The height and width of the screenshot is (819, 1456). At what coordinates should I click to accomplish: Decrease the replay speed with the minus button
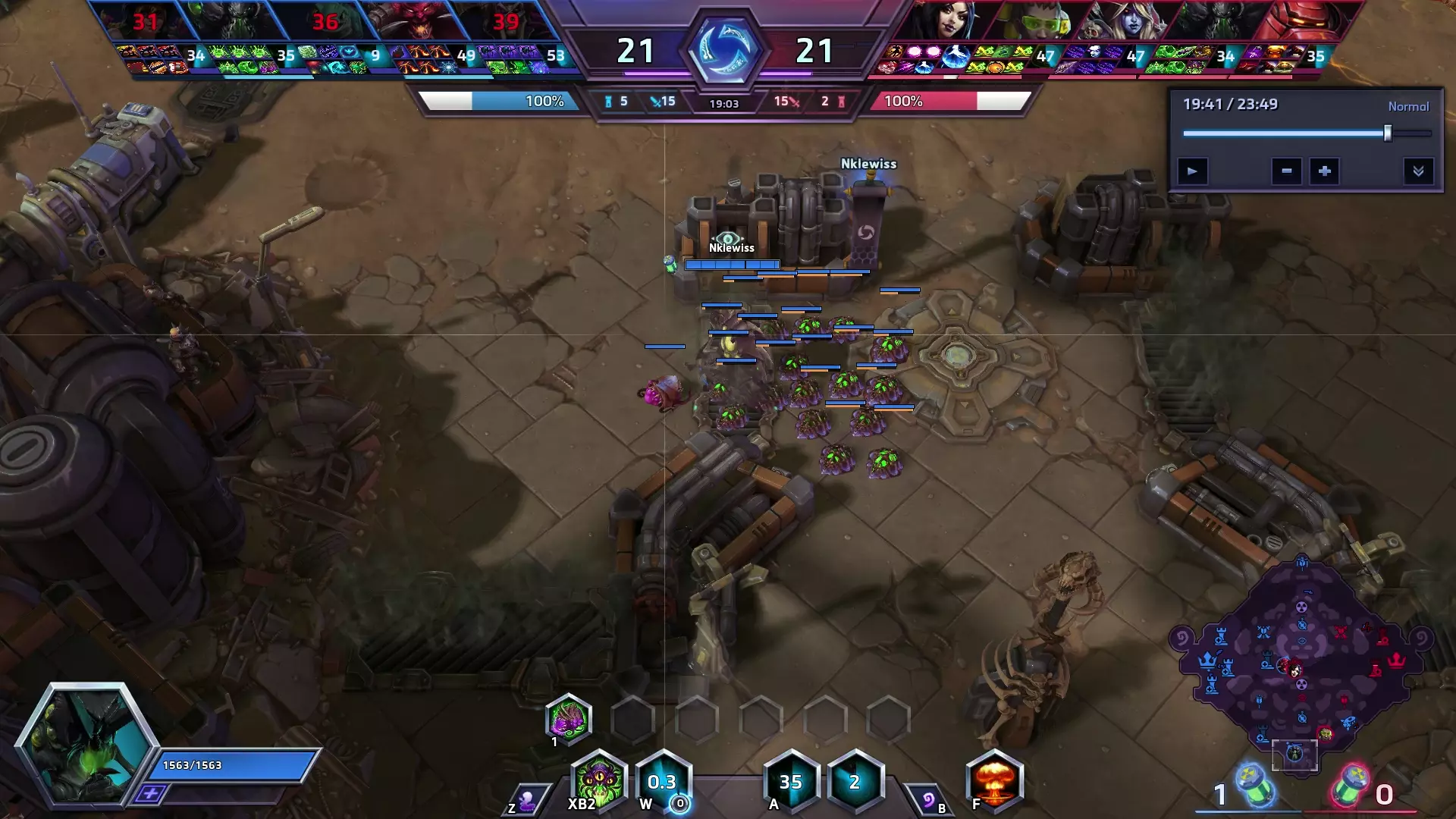pos(1287,171)
